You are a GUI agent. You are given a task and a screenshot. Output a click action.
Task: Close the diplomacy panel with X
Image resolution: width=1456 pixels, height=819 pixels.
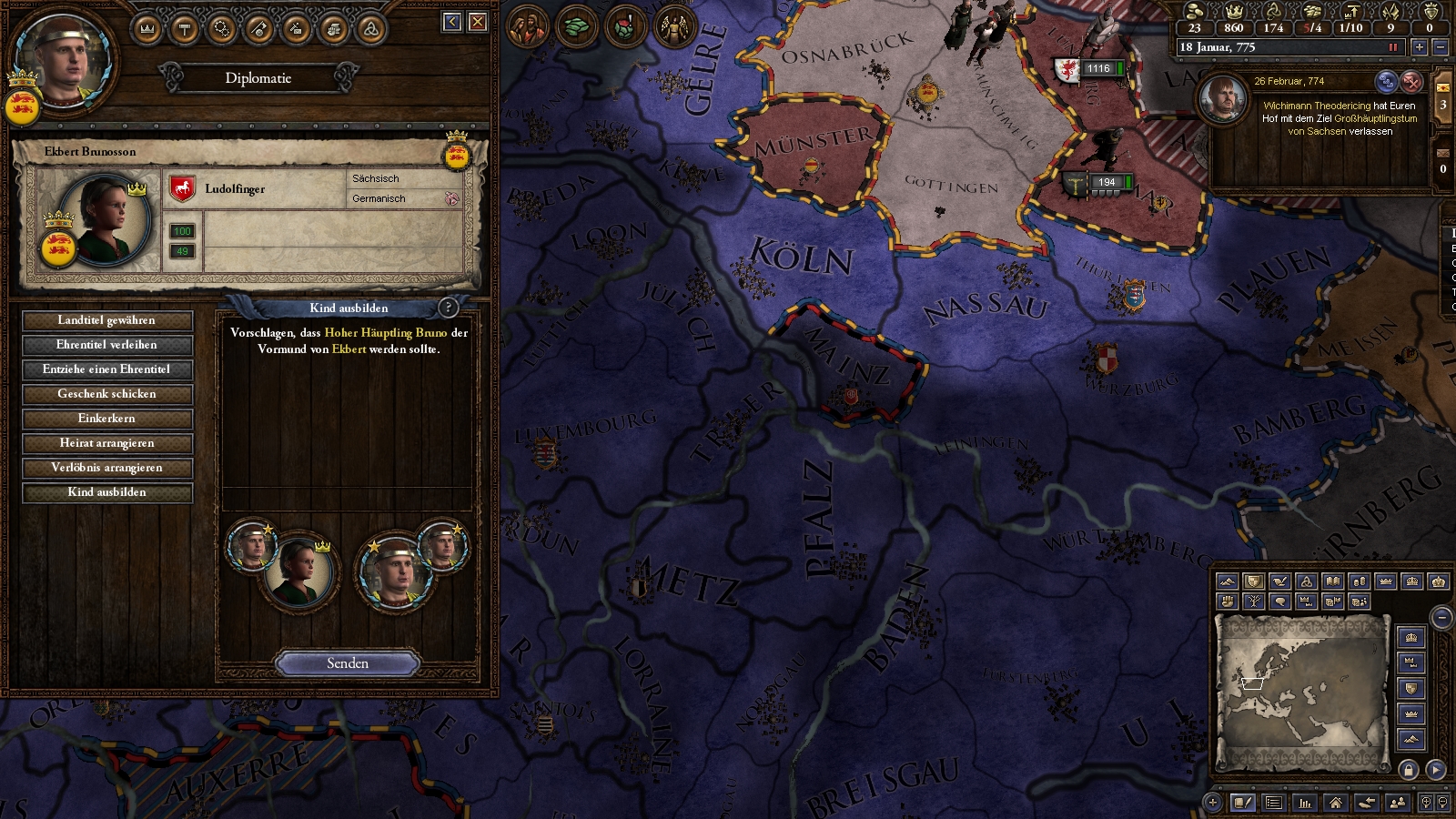478,22
